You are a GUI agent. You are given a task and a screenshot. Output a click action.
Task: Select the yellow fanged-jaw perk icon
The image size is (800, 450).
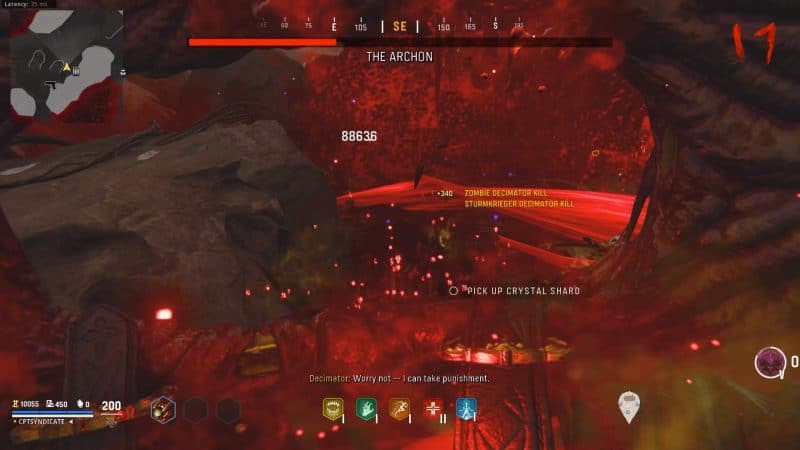(x=332, y=407)
